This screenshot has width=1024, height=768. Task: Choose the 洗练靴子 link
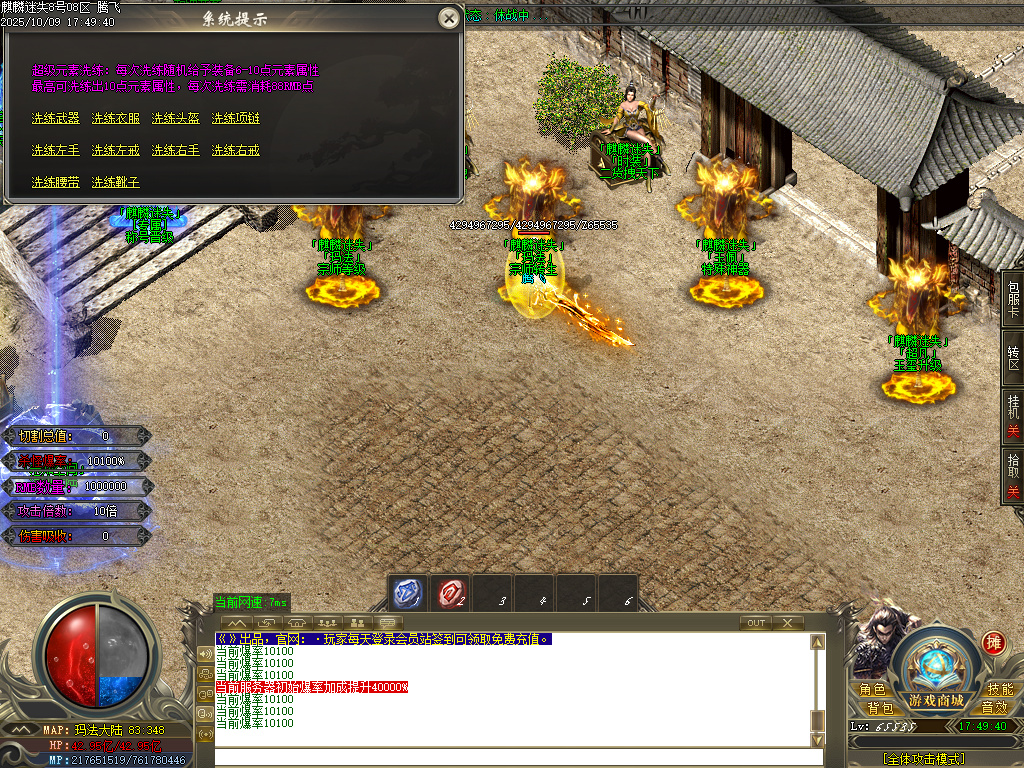[116, 182]
